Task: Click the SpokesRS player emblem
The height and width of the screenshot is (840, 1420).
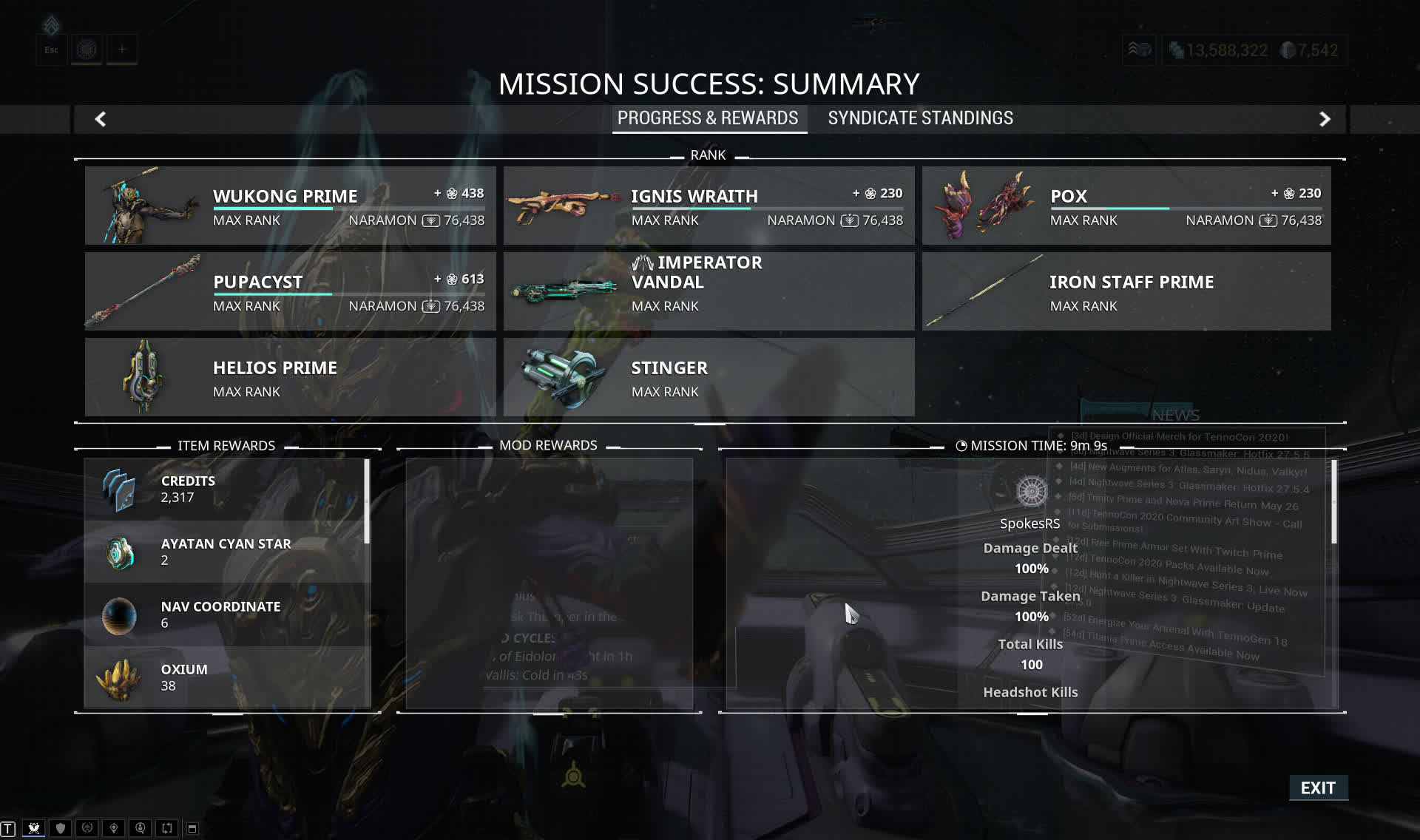Action: [1031, 492]
